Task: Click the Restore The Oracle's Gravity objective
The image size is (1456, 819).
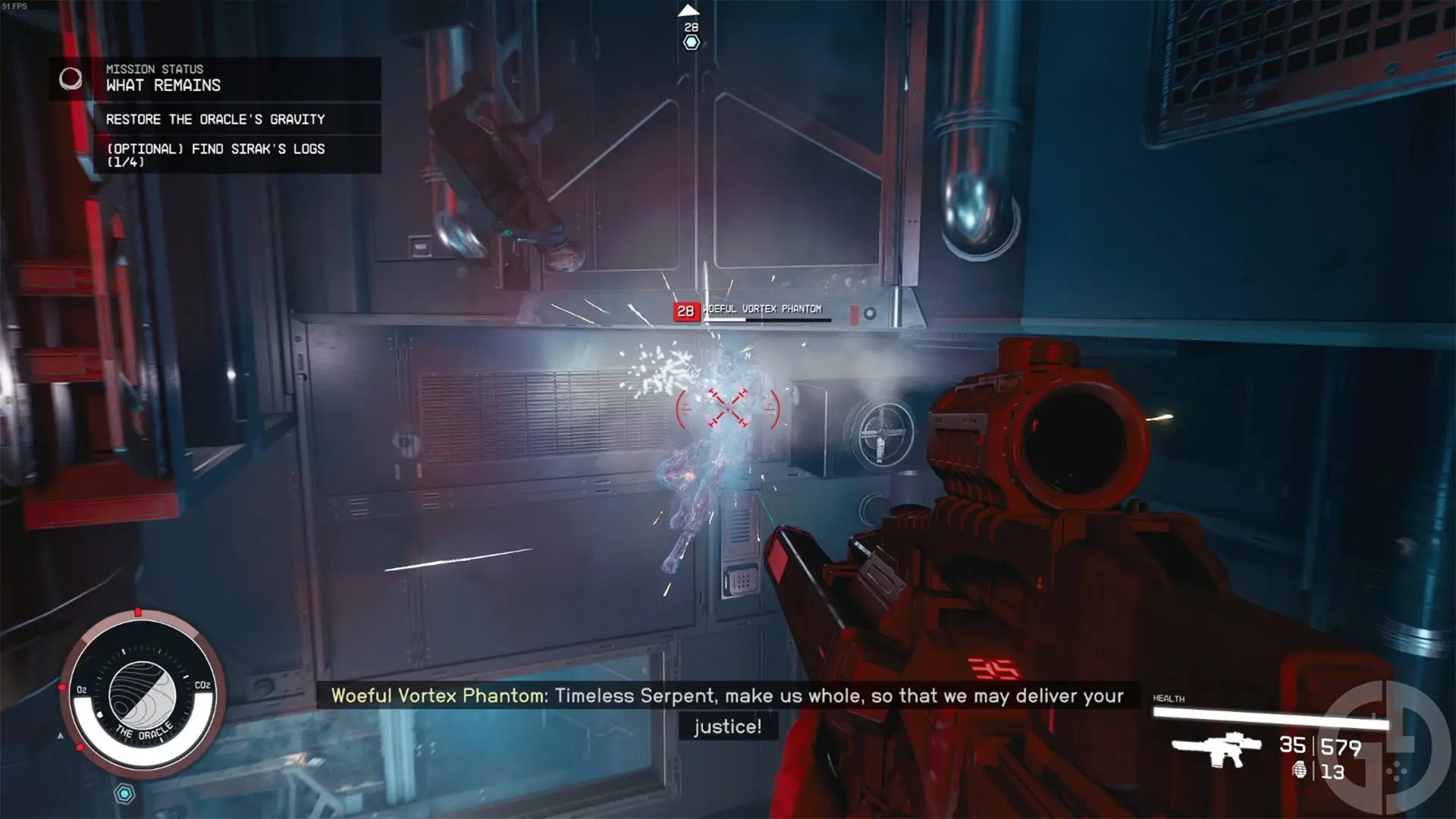Action: pos(215,119)
